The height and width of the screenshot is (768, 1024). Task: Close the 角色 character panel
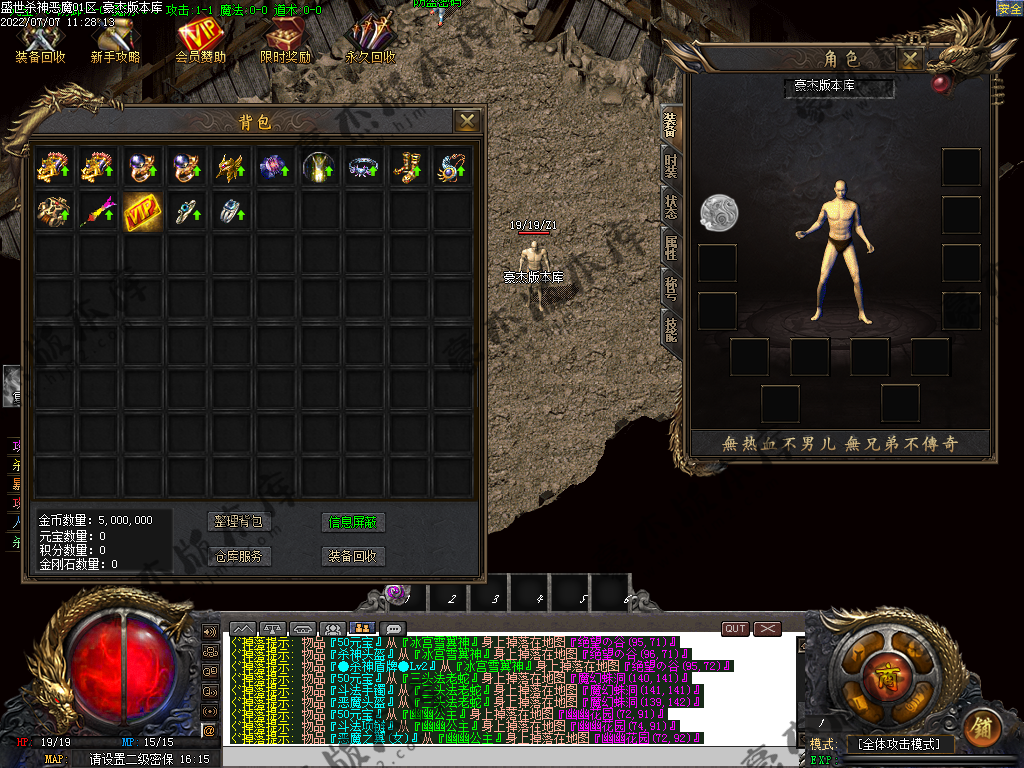click(x=910, y=59)
